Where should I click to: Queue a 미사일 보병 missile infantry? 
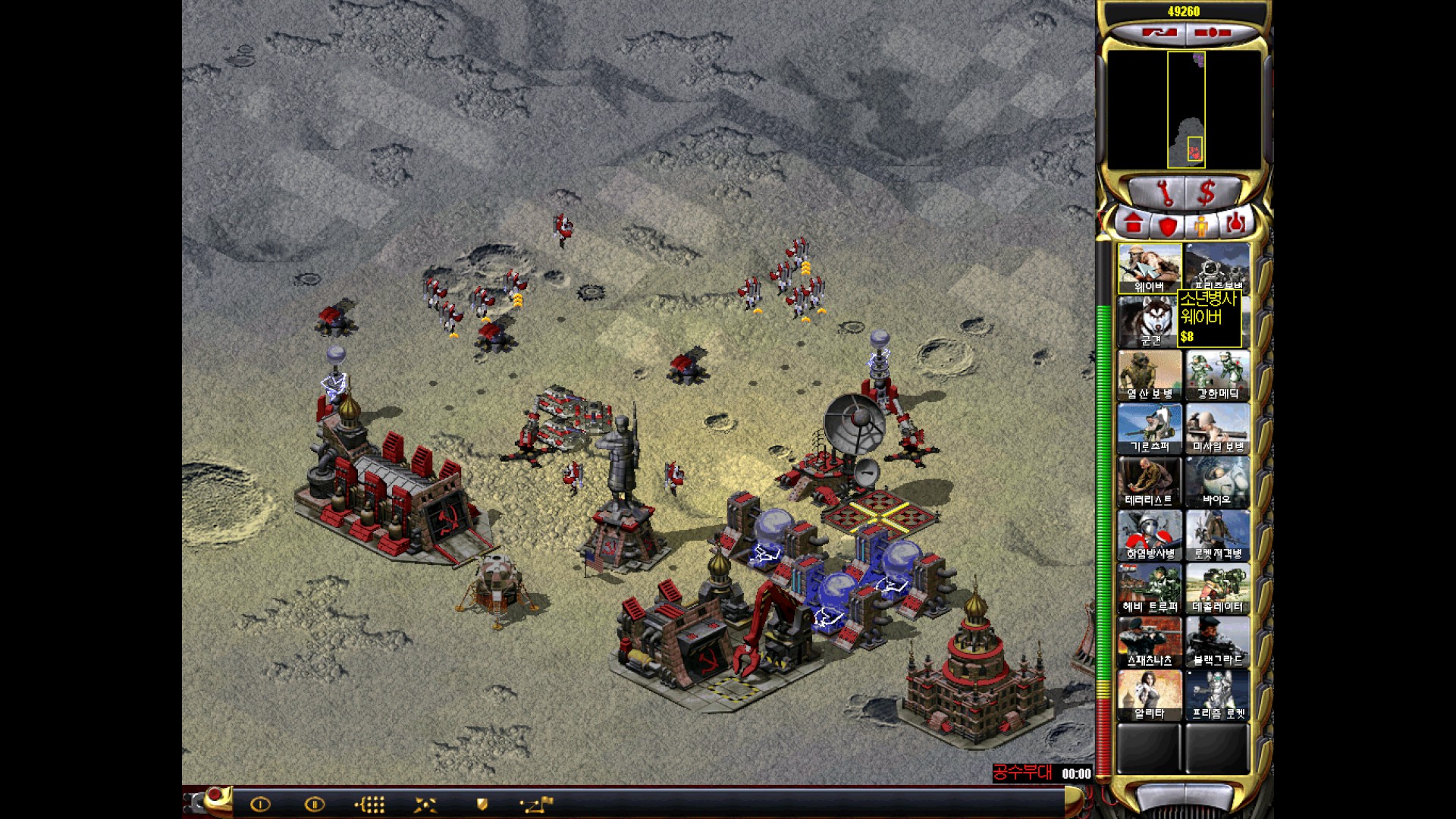click(1217, 428)
